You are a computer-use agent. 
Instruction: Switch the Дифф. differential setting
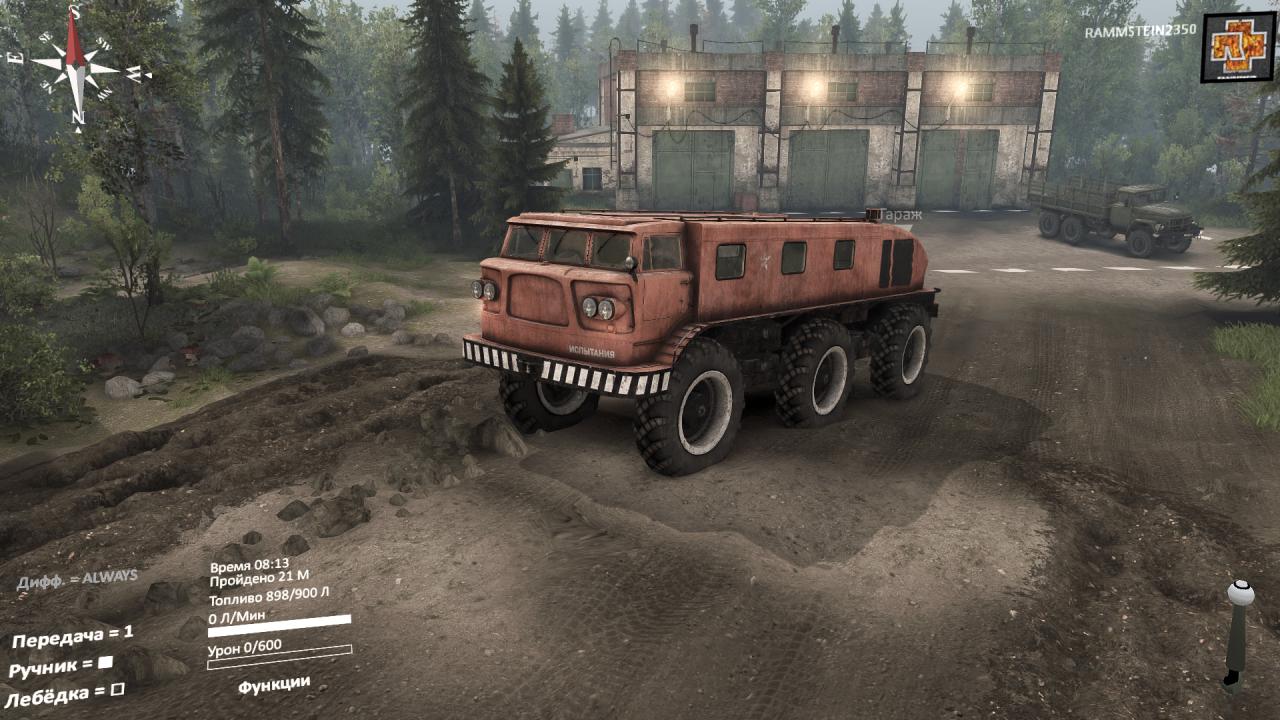coord(77,579)
